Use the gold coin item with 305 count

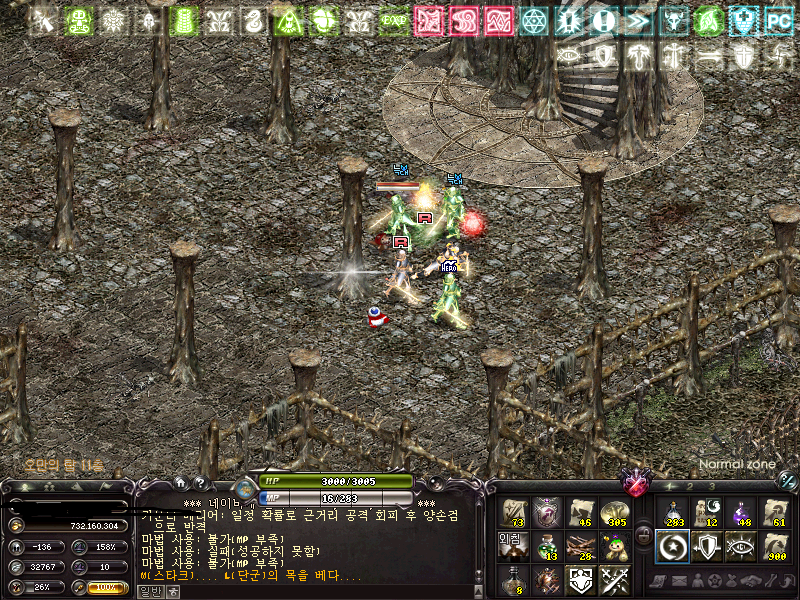(x=615, y=513)
